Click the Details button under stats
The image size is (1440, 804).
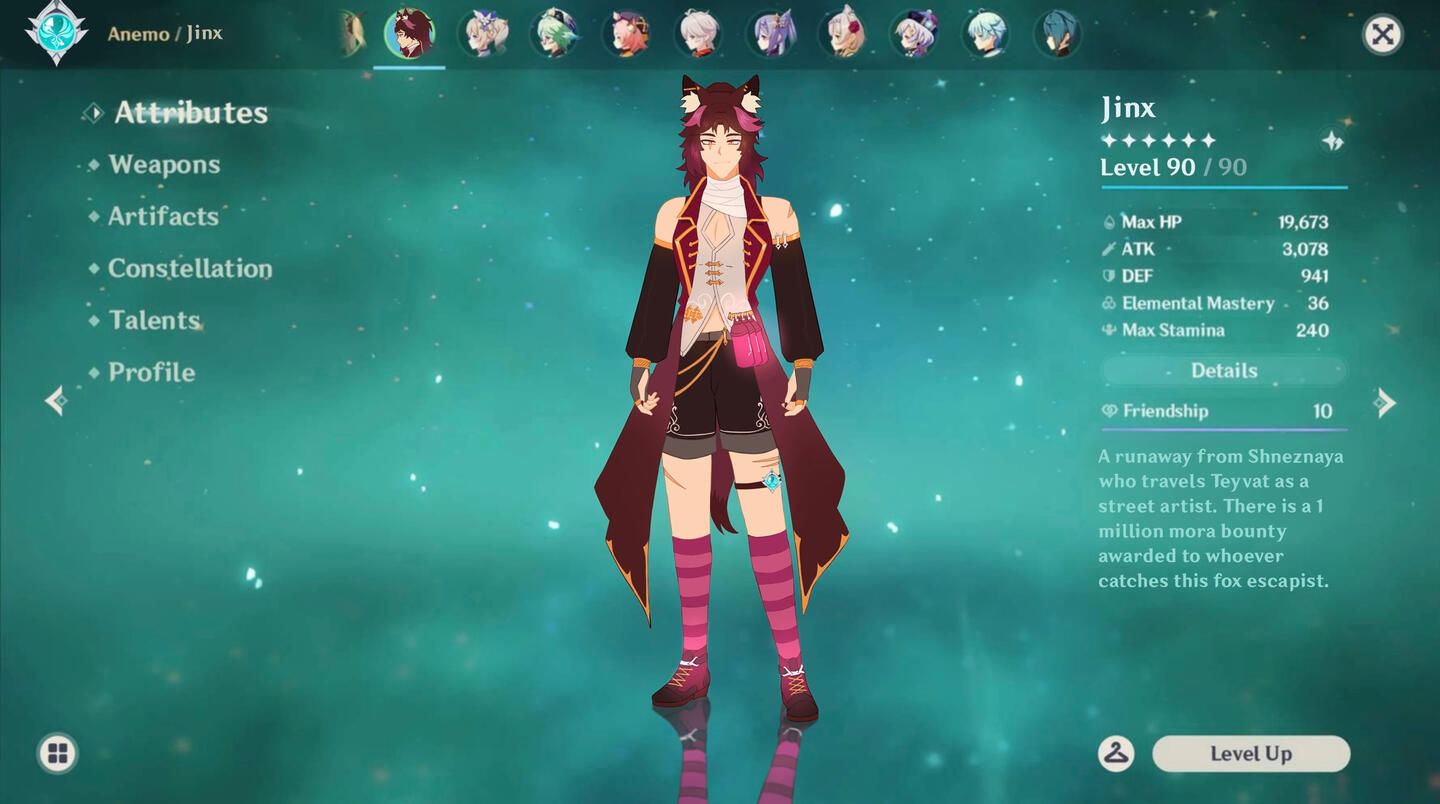[1224, 371]
